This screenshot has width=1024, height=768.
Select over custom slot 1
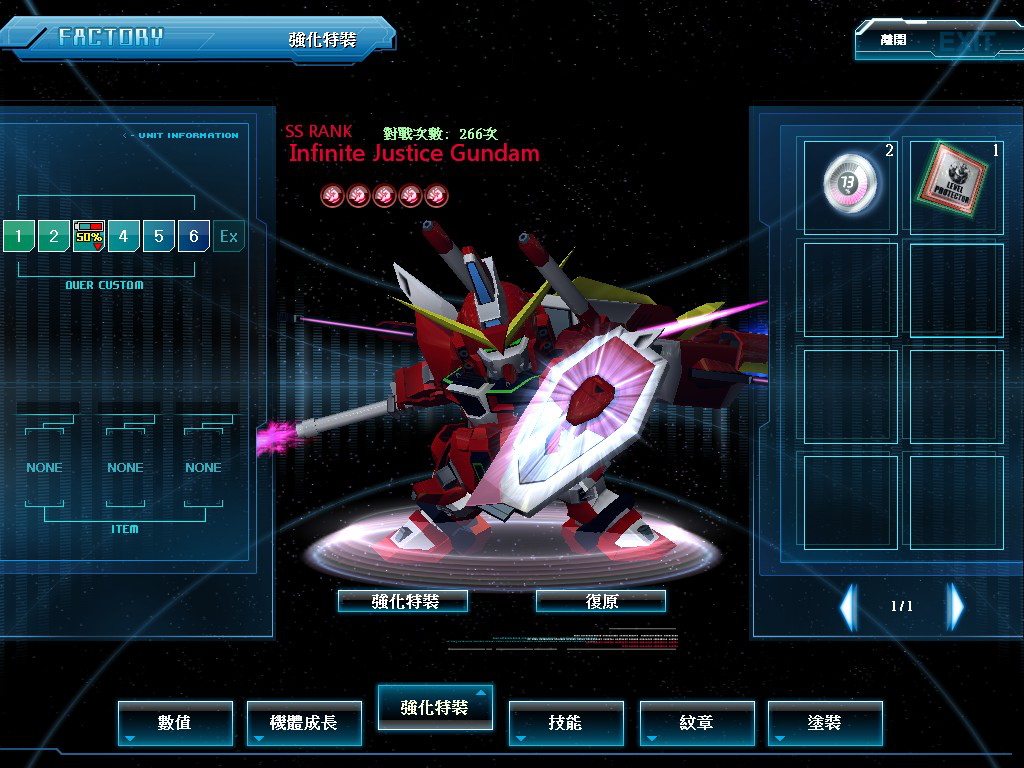(x=18, y=237)
